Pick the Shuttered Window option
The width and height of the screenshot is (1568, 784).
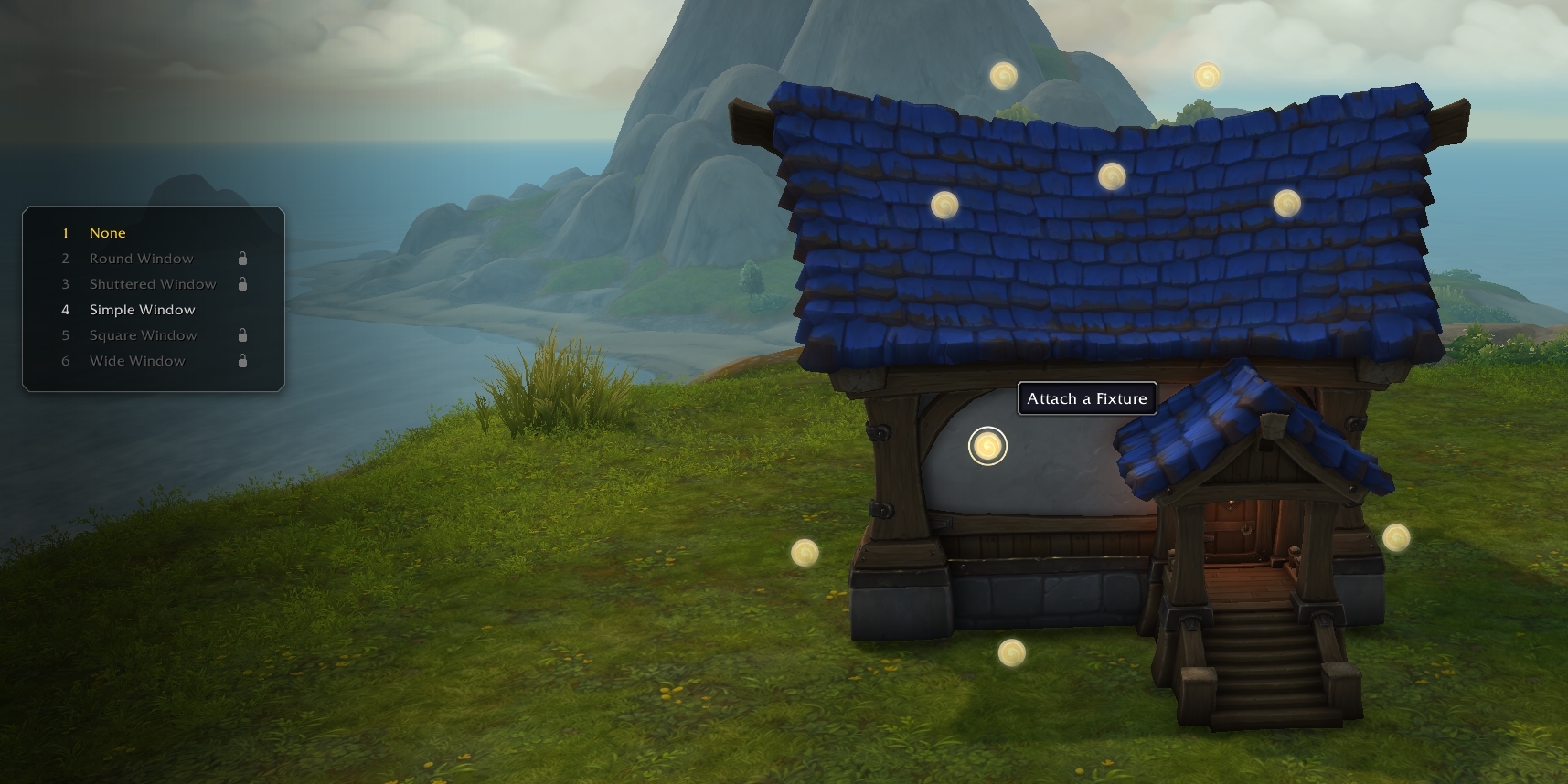pos(152,284)
